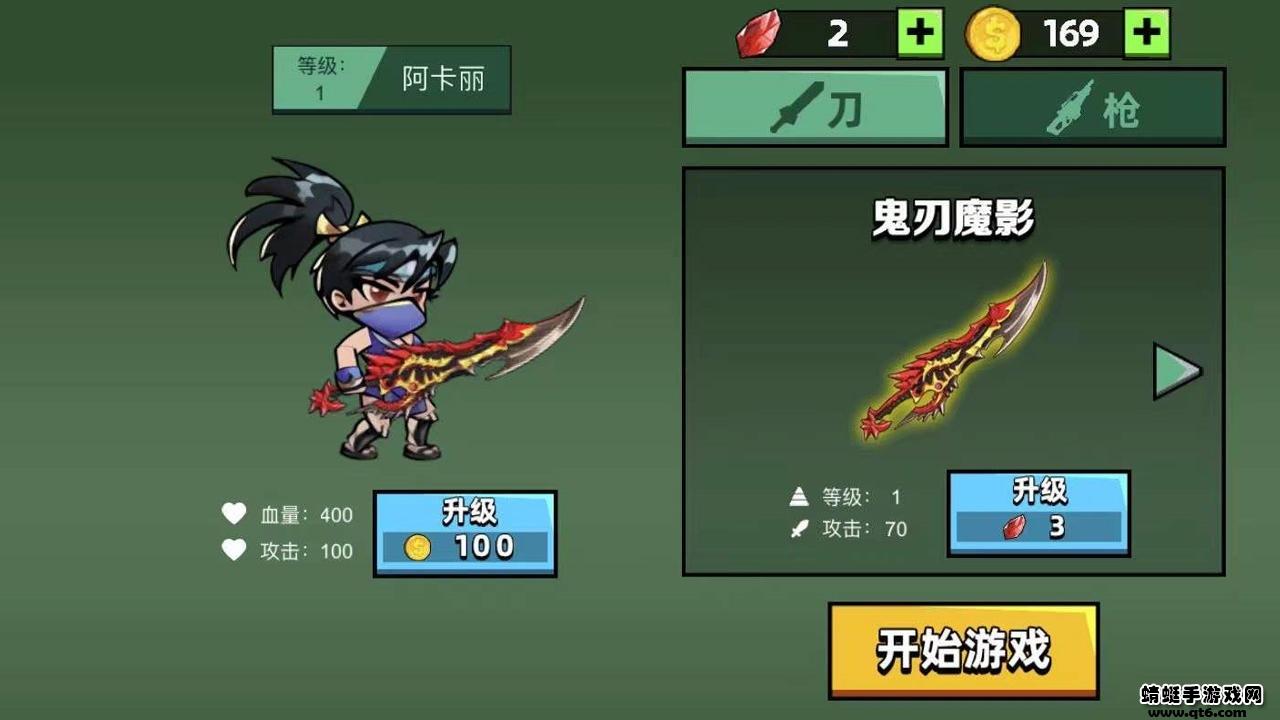Screen dimensions: 1280x720
Task: Select the rifle icon on the 枪 tab
Action: click(x=1070, y=104)
